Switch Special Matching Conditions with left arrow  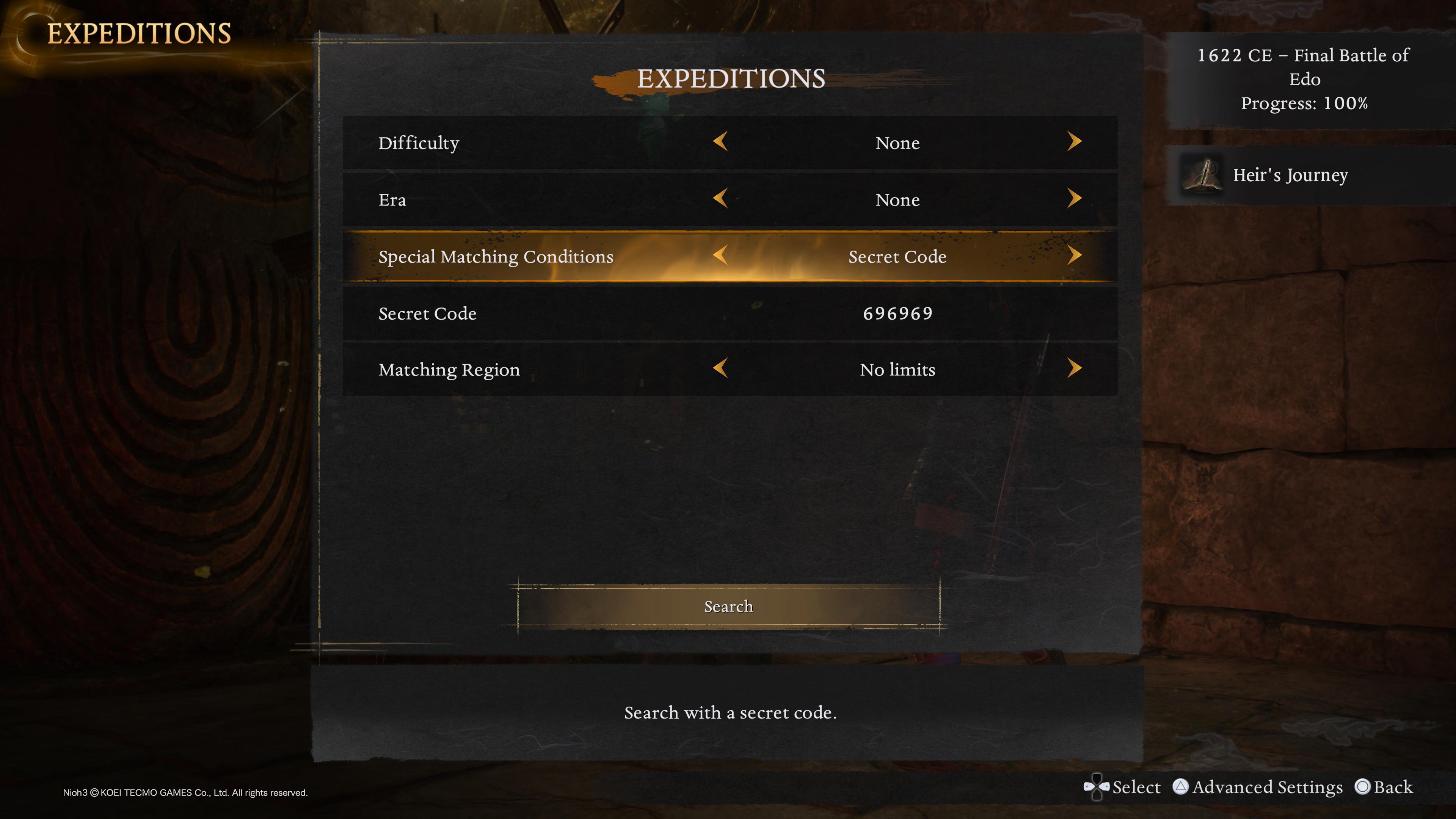tap(720, 256)
